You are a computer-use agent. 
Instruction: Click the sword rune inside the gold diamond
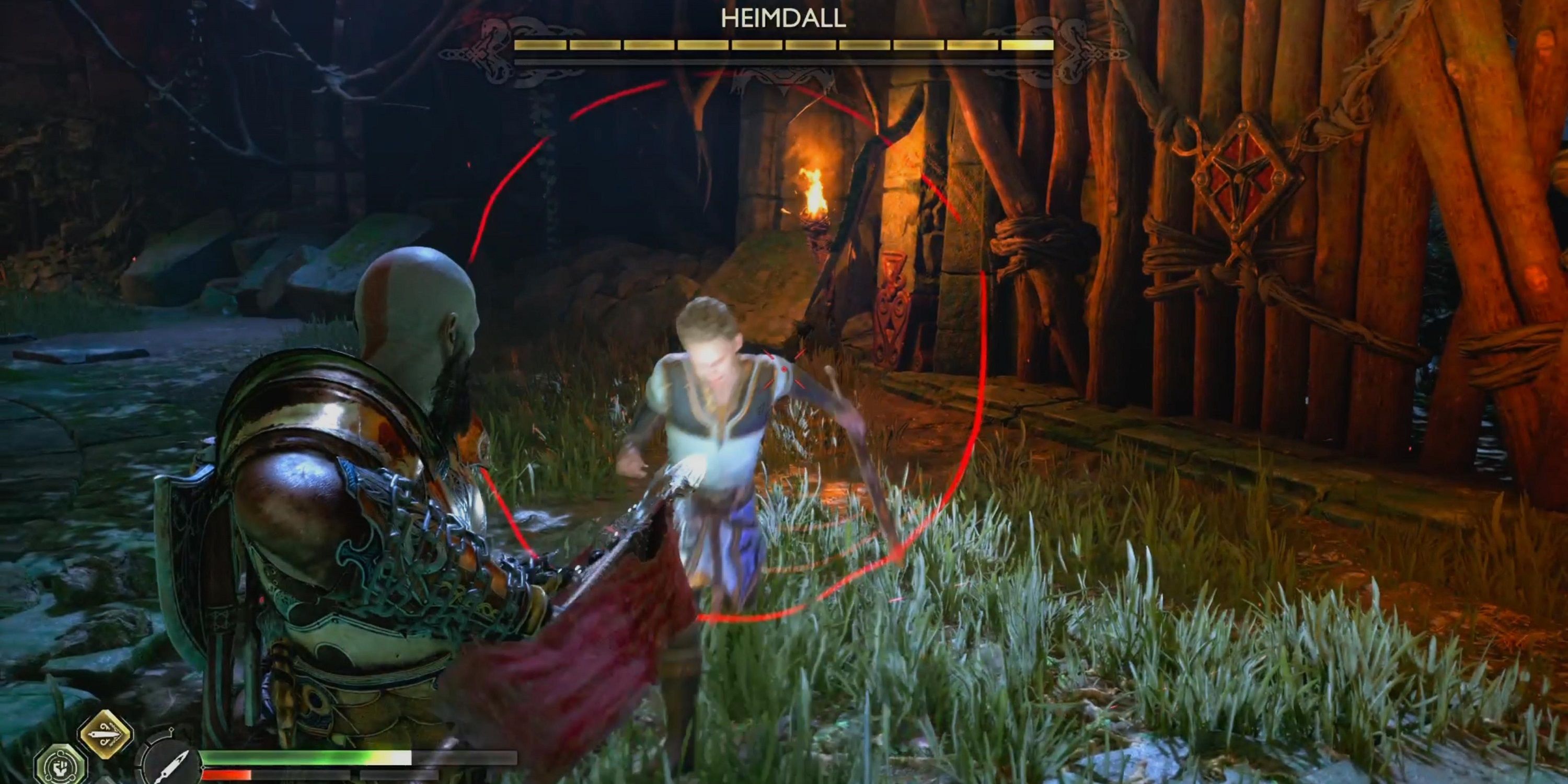coord(105,733)
